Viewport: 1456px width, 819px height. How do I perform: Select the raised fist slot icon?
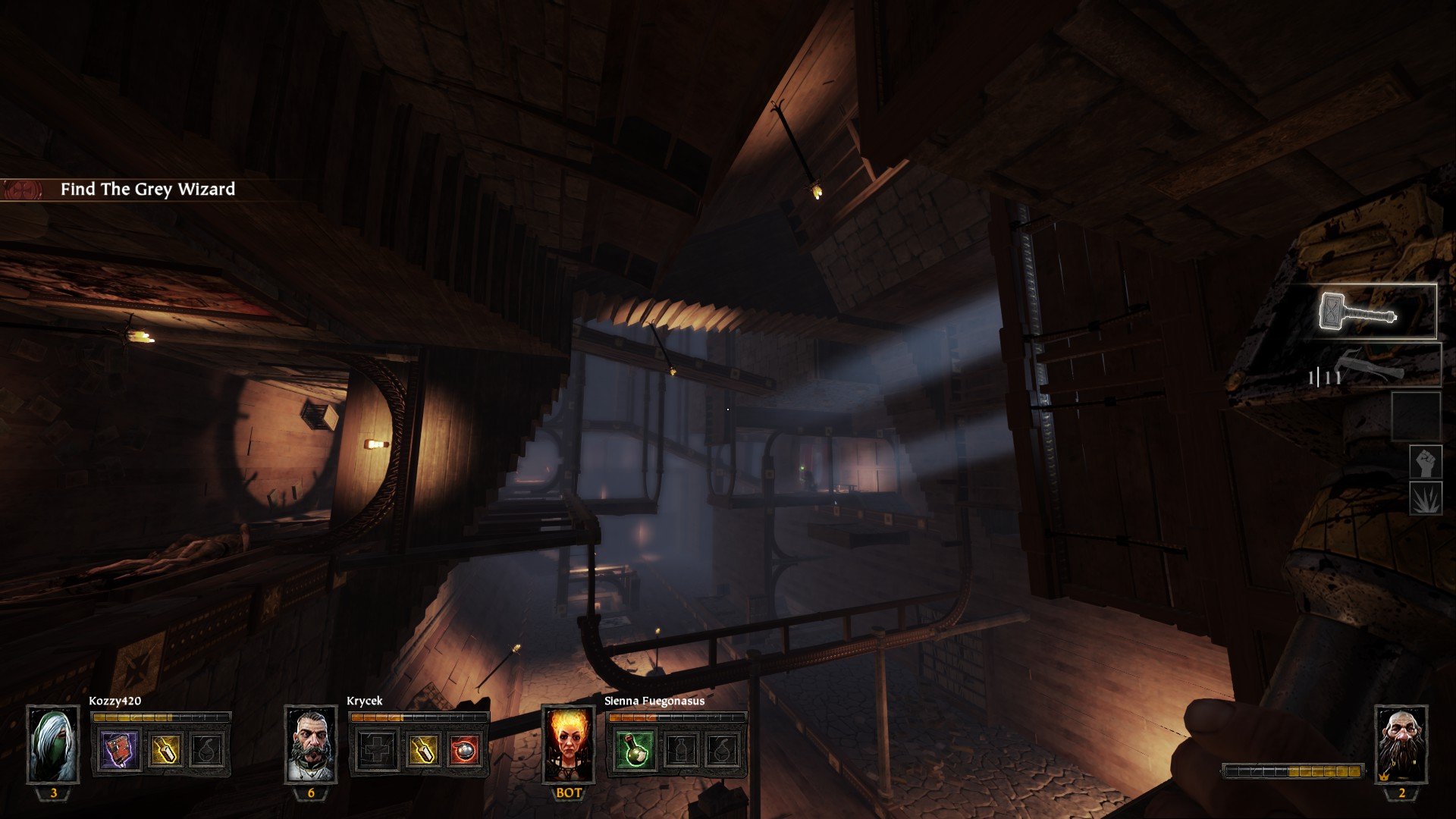pyautogui.click(x=1426, y=462)
